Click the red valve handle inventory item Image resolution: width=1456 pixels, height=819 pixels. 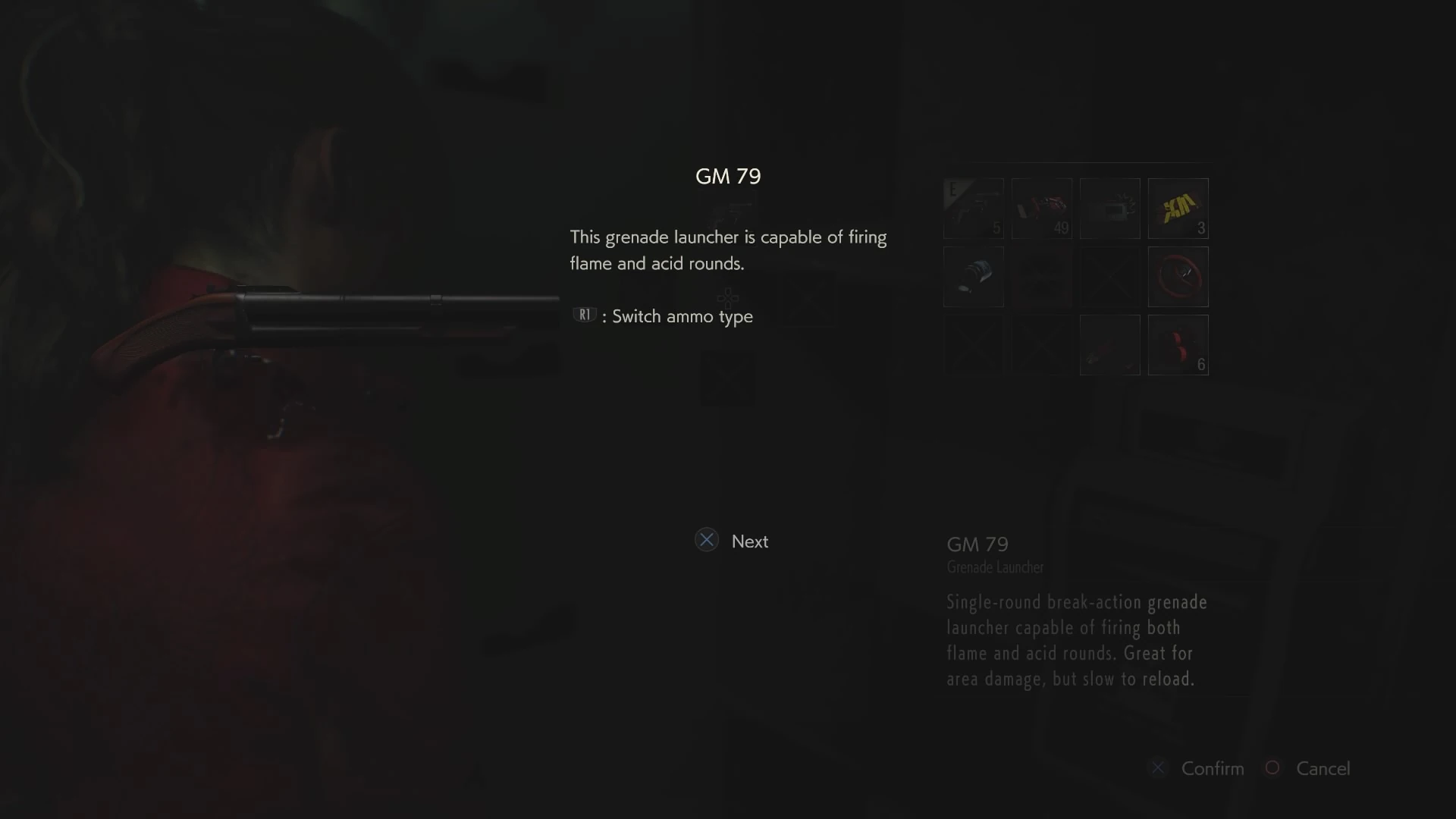[x=1178, y=277]
